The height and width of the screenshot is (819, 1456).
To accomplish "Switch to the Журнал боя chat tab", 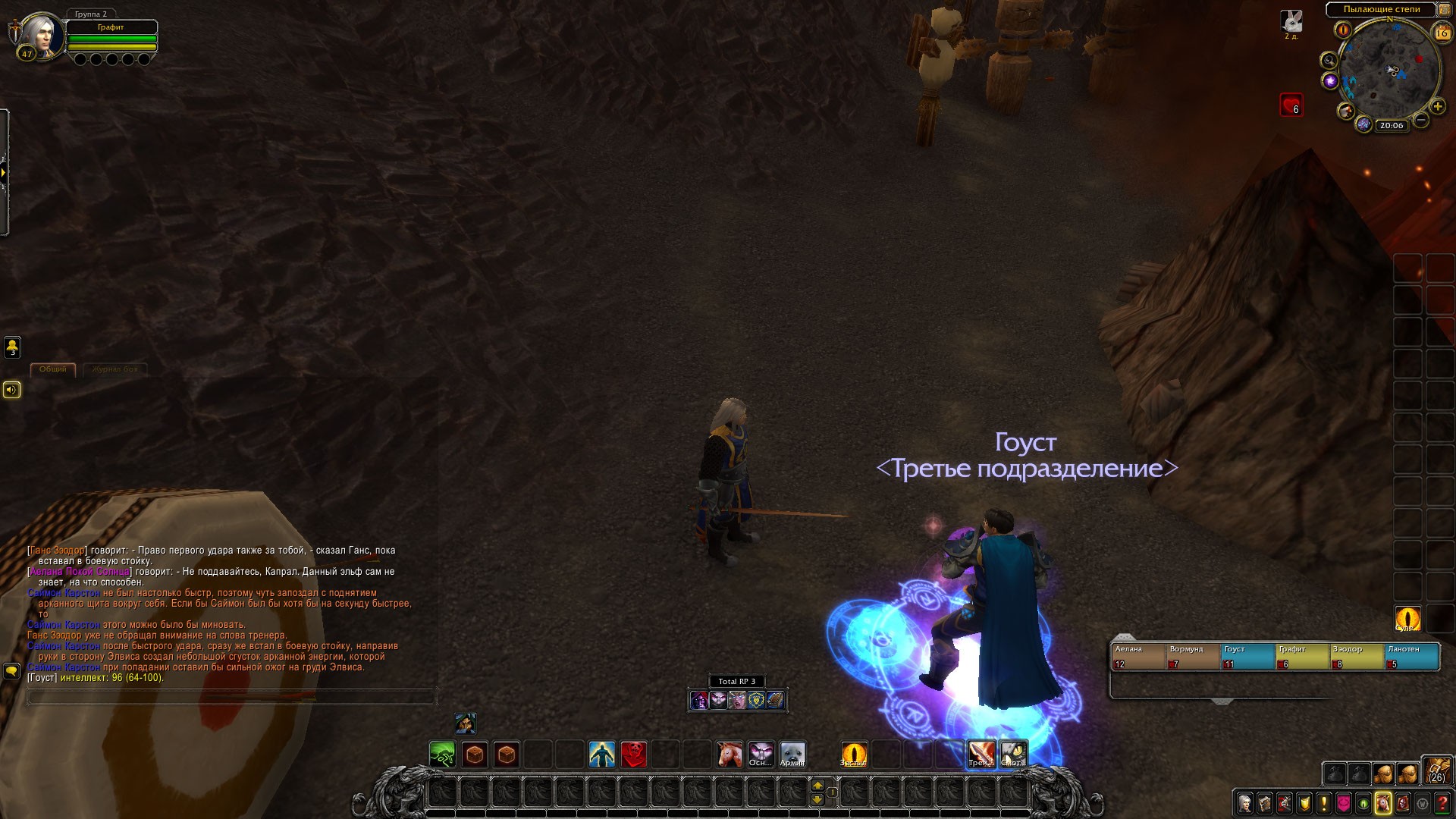I will pyautogui.click(x=115, y=369).
